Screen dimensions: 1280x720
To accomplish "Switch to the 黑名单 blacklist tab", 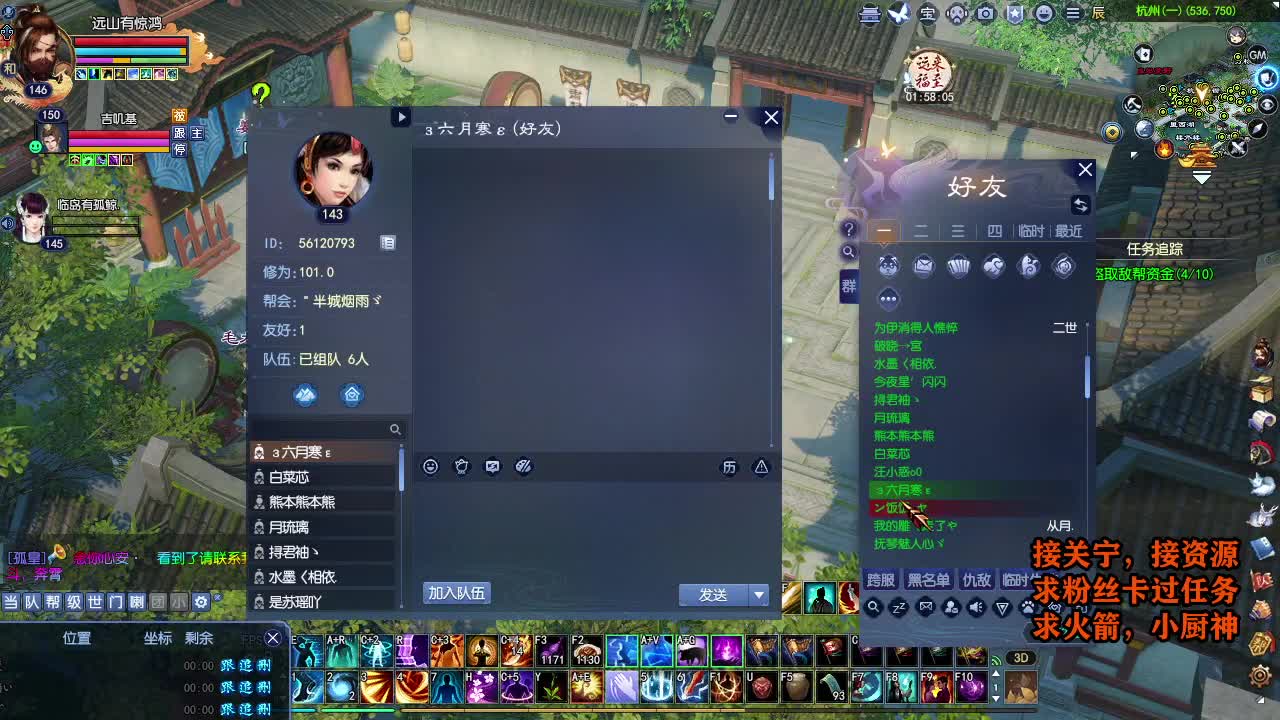I will tap(928, 580).
